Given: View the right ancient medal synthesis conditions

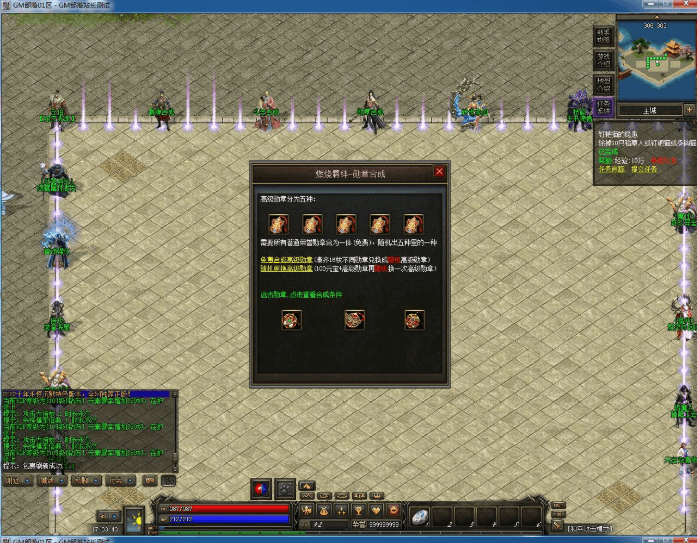Looking at the screenshot, I should 414,320.
